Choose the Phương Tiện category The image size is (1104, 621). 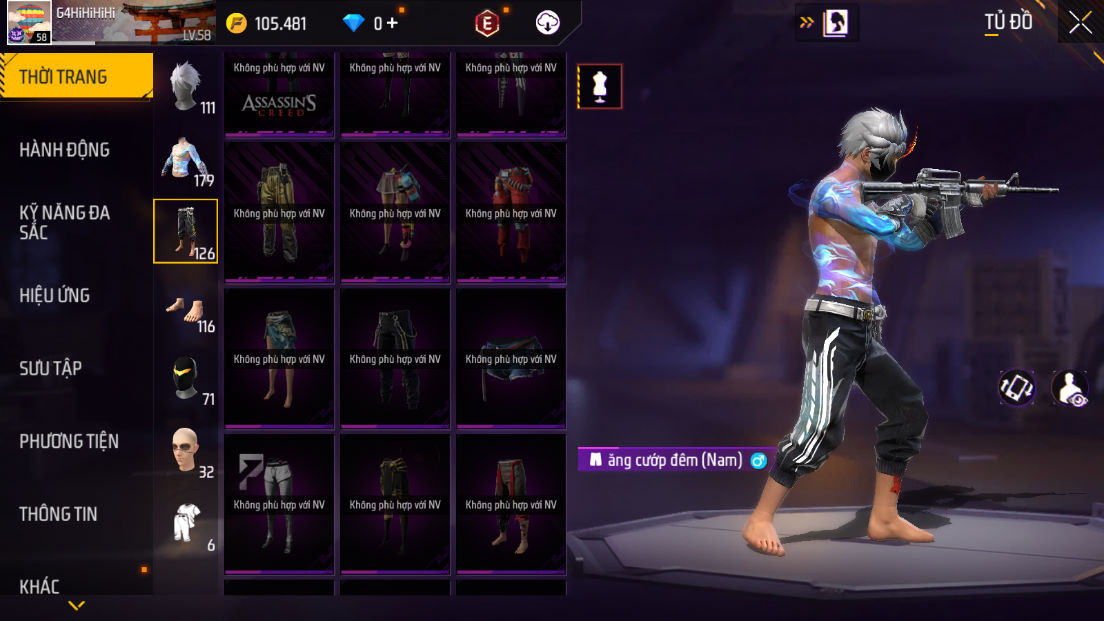pyautogui.click(x=69, y=441)
